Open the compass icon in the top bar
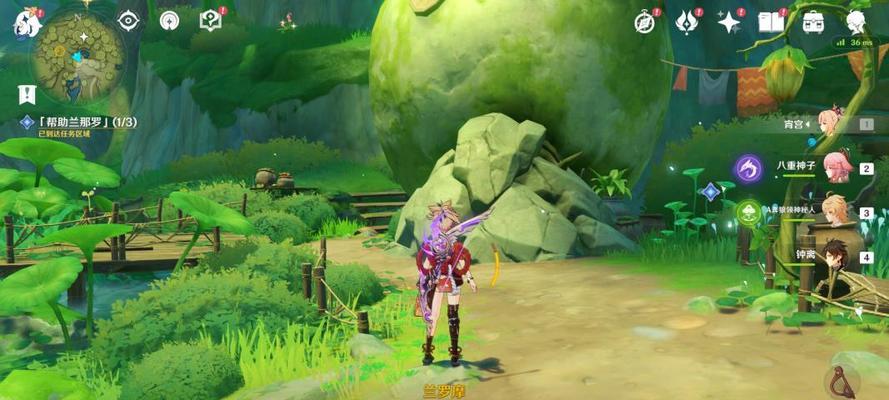Screen dimensions: 889x400 pos(645,21)
